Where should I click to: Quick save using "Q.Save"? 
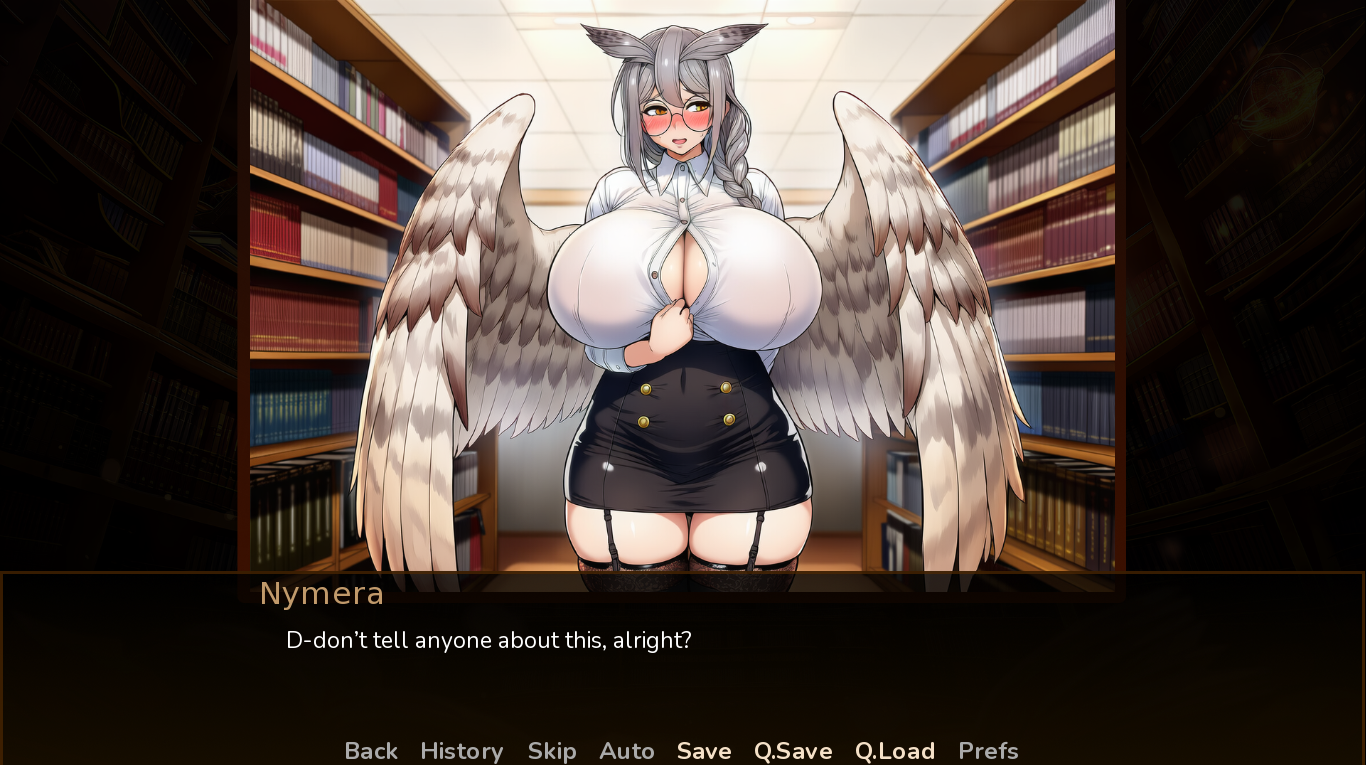pos(792,751)
